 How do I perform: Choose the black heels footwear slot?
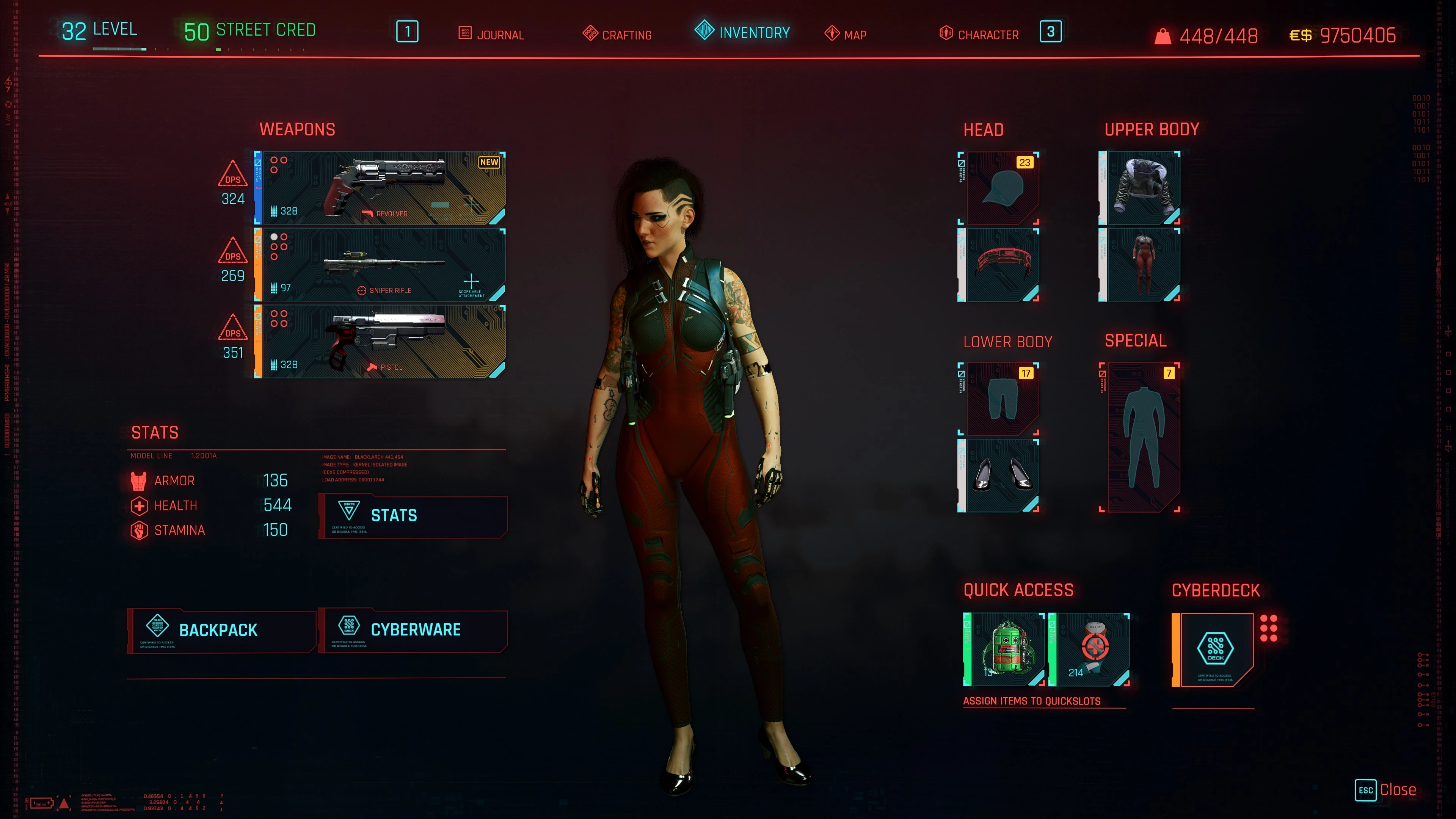coord(999,475)
